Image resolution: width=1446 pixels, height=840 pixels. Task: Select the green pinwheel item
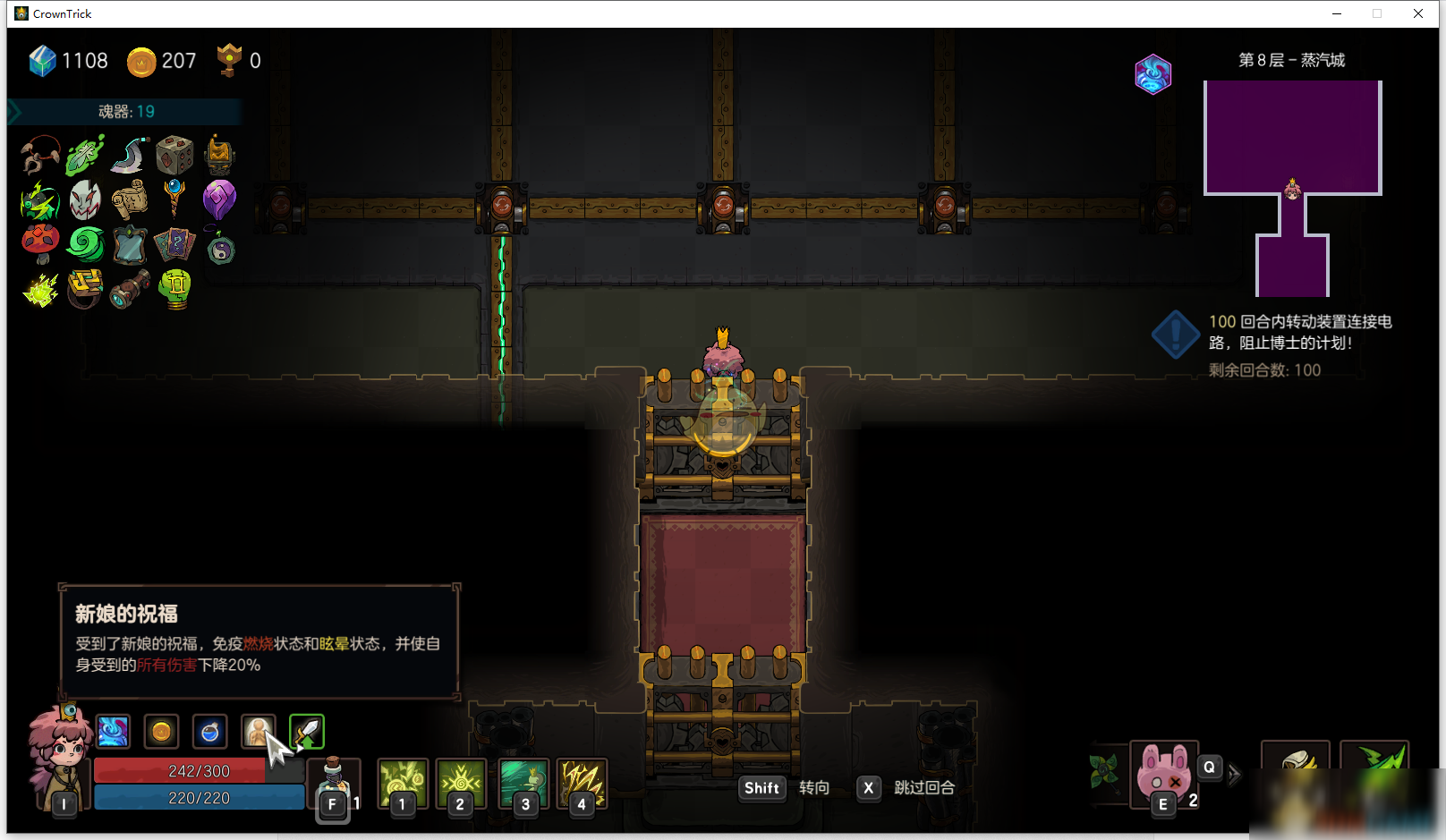(x=1104, y=770)
